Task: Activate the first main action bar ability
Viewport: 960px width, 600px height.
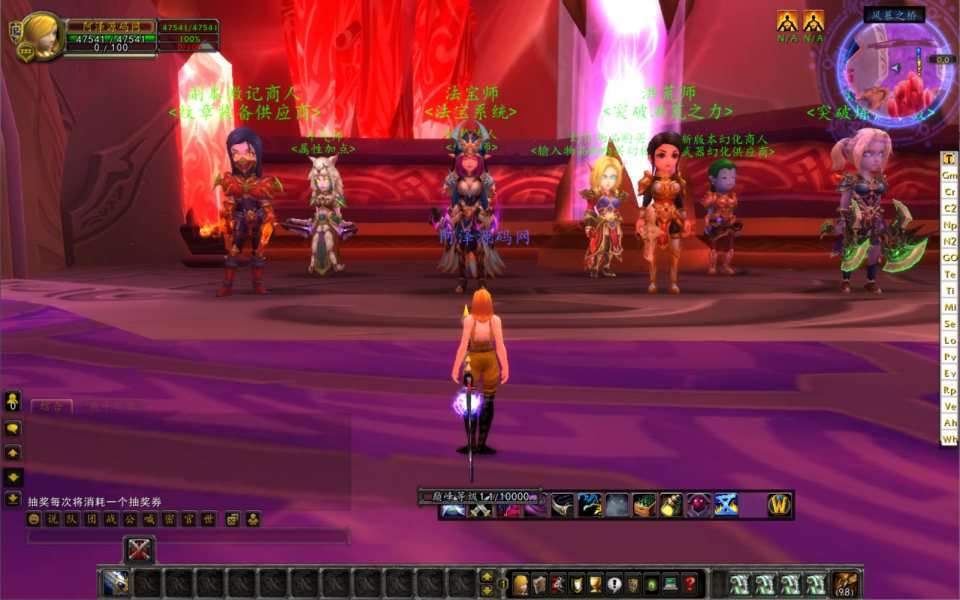Action: tap(115, 583)
